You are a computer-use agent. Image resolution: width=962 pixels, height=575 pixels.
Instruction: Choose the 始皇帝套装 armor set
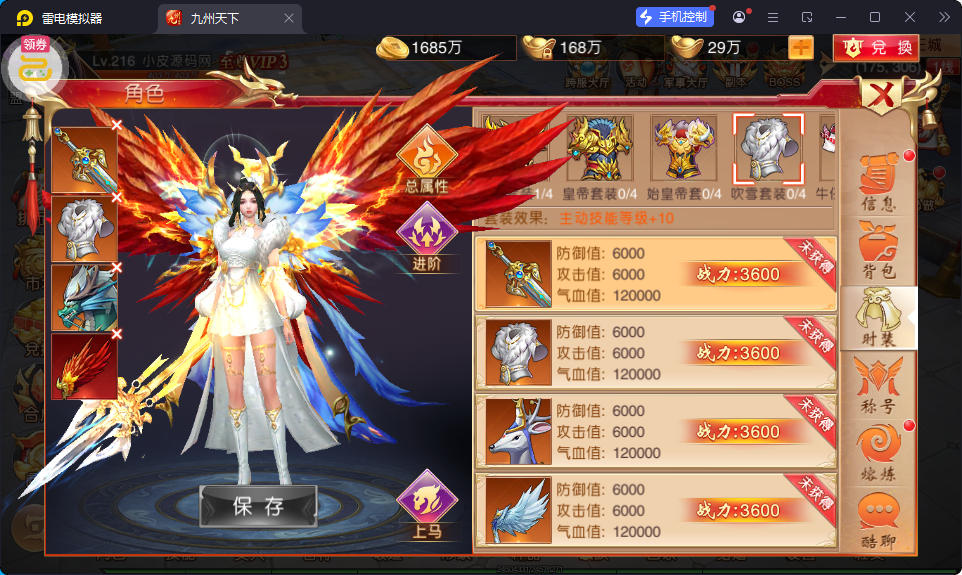(684, 149)
